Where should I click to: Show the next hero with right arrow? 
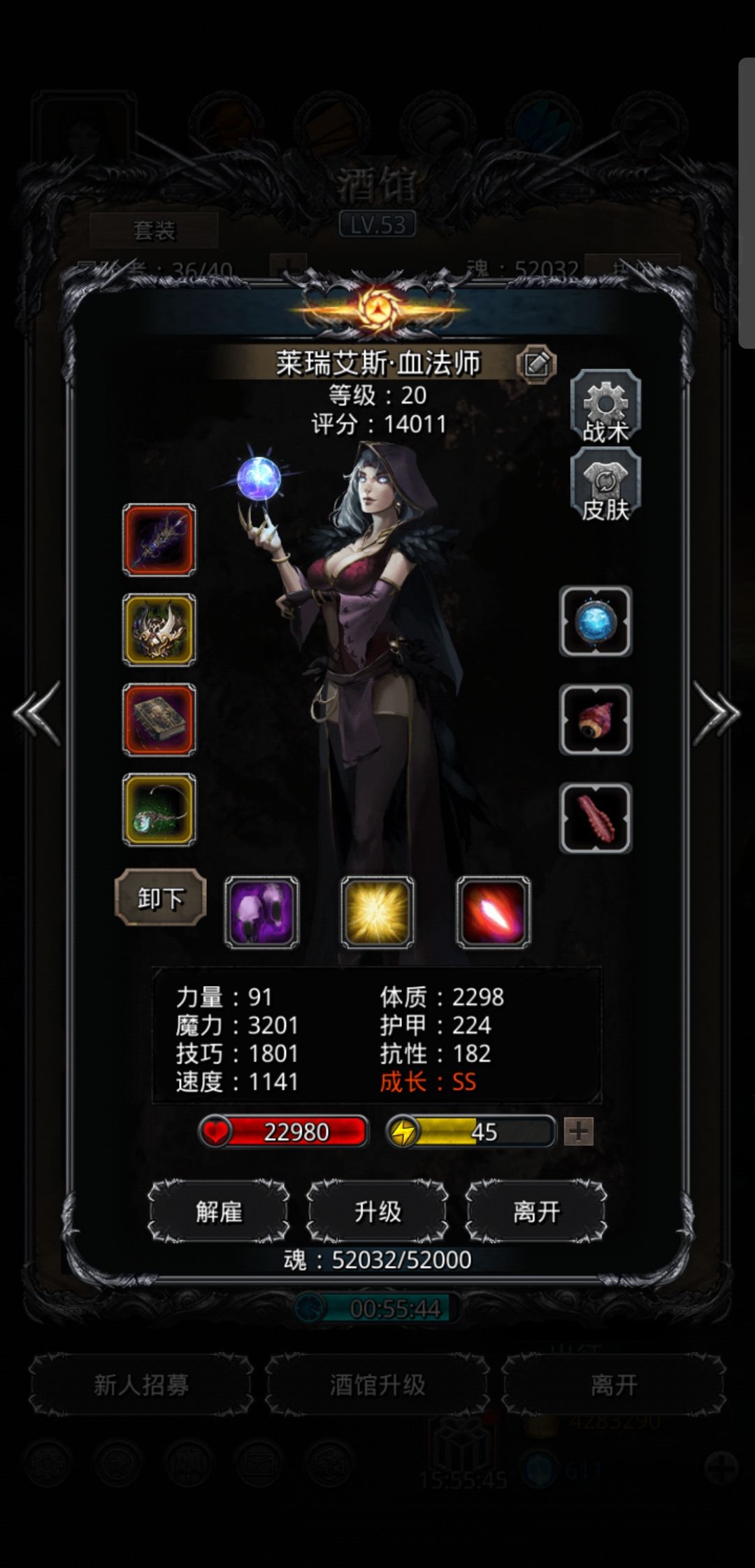716,713
